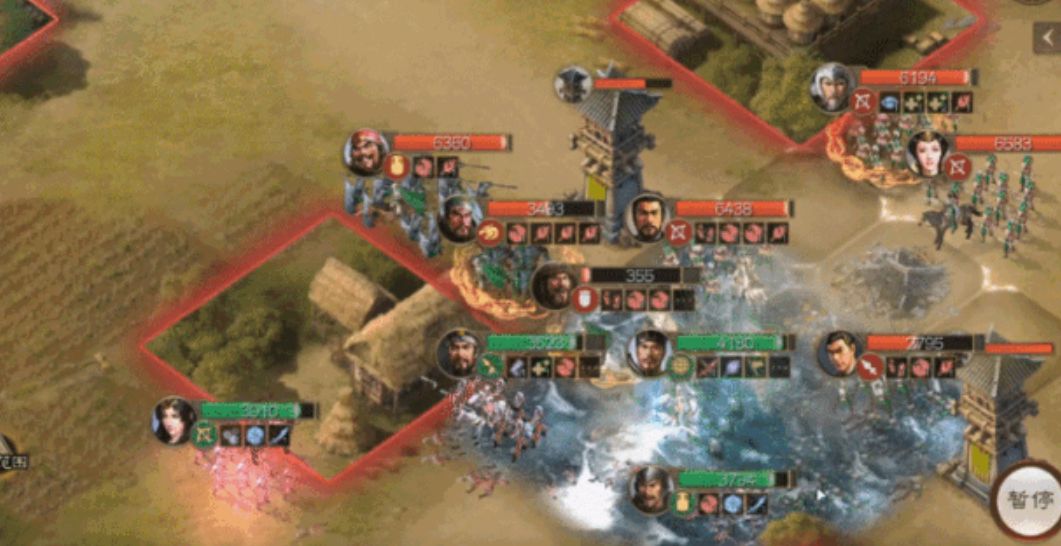Pick the bearded general with 355 troops left

(x=554, y=286)
